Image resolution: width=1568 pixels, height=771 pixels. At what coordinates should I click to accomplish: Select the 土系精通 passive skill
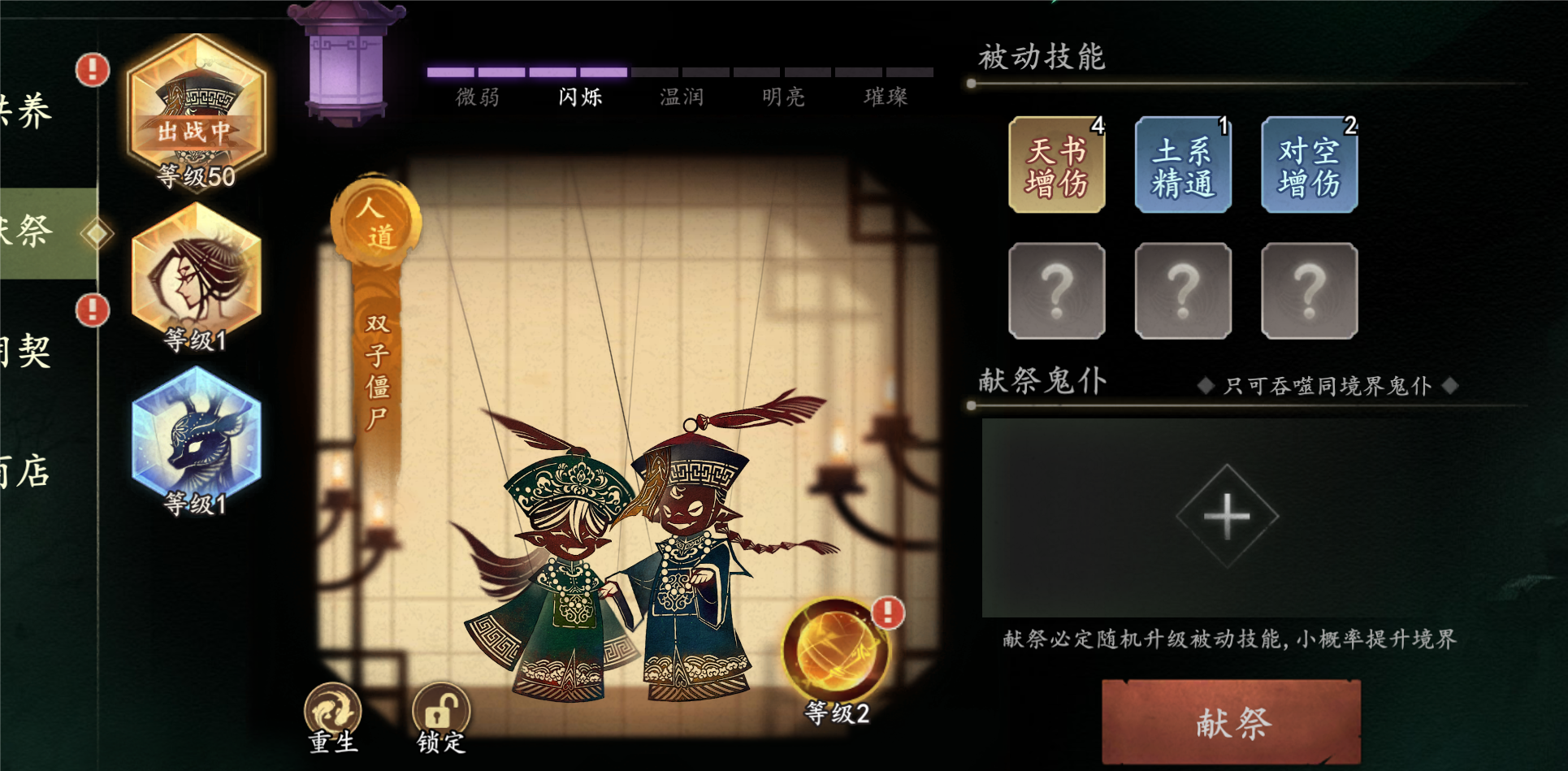[x=1182, y=165]
